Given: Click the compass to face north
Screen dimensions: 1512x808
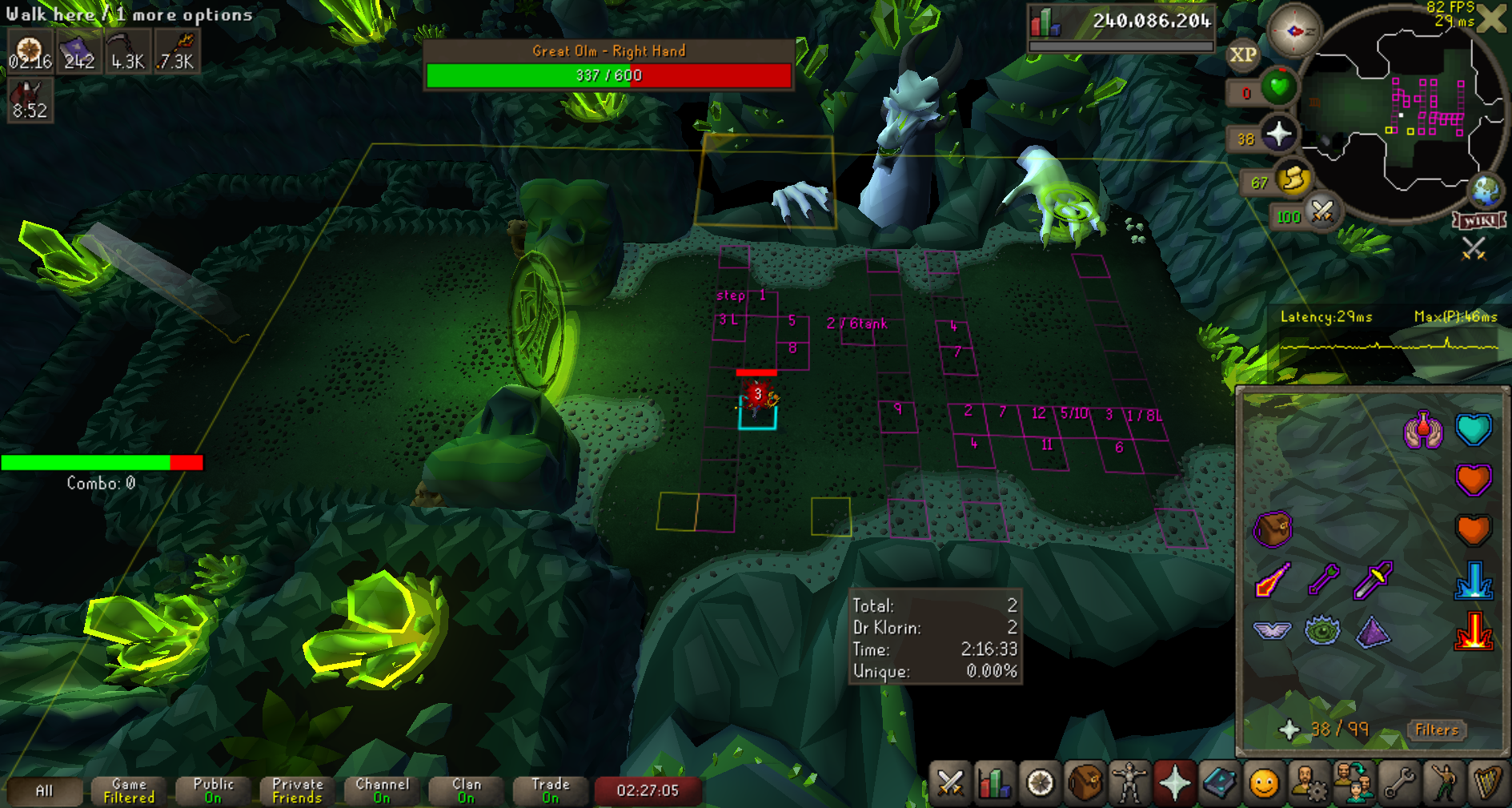Looking at the screenshot, I should [1294, 31].
